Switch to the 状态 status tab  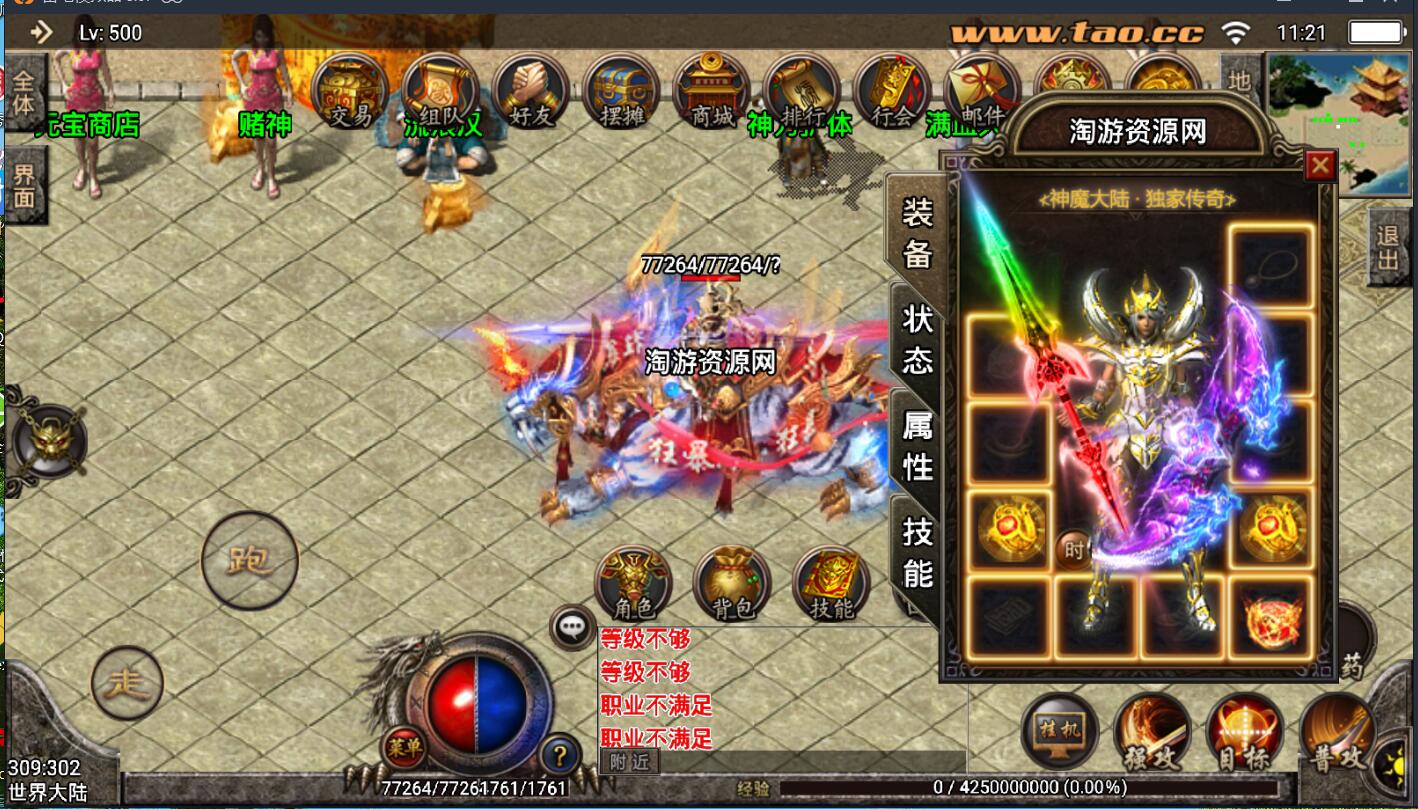coord(917,338)
